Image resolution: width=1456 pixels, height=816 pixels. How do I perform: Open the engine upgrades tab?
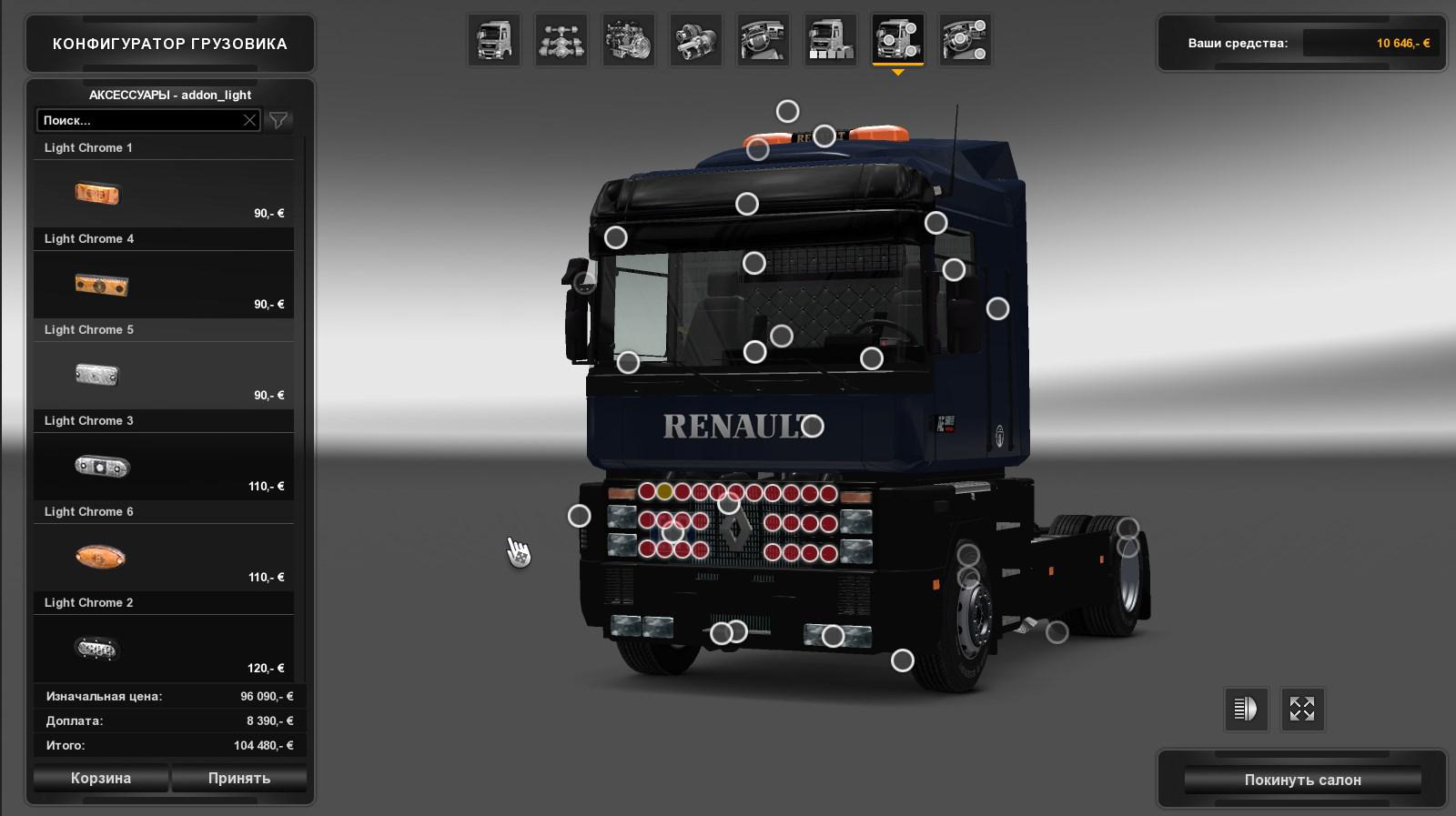tap(629, 40)
